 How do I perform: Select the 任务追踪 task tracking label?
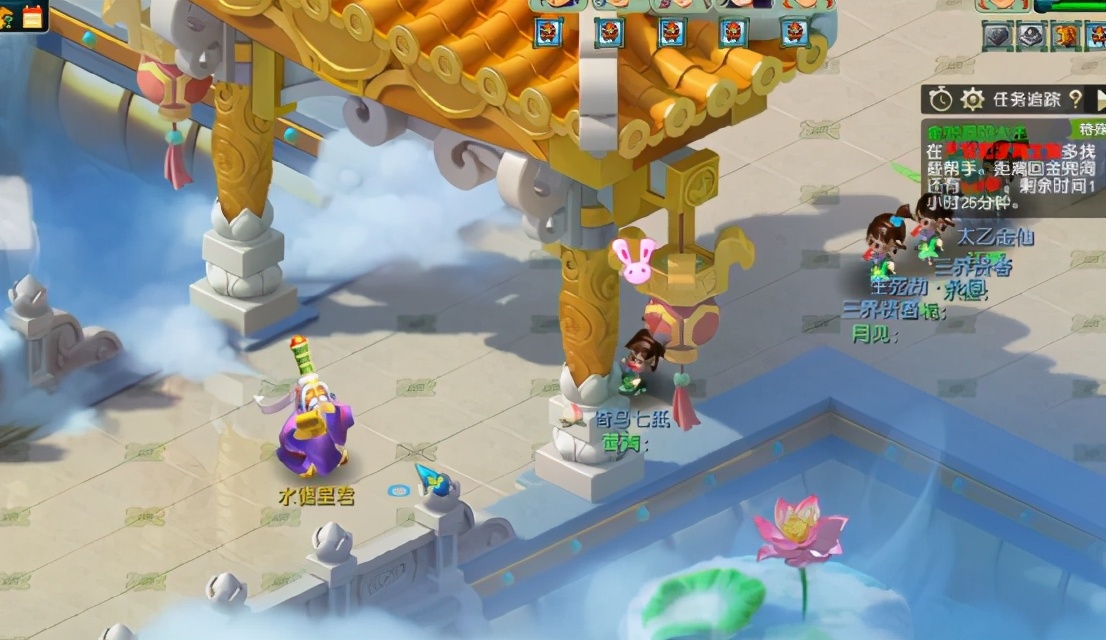coord(1025,99)
